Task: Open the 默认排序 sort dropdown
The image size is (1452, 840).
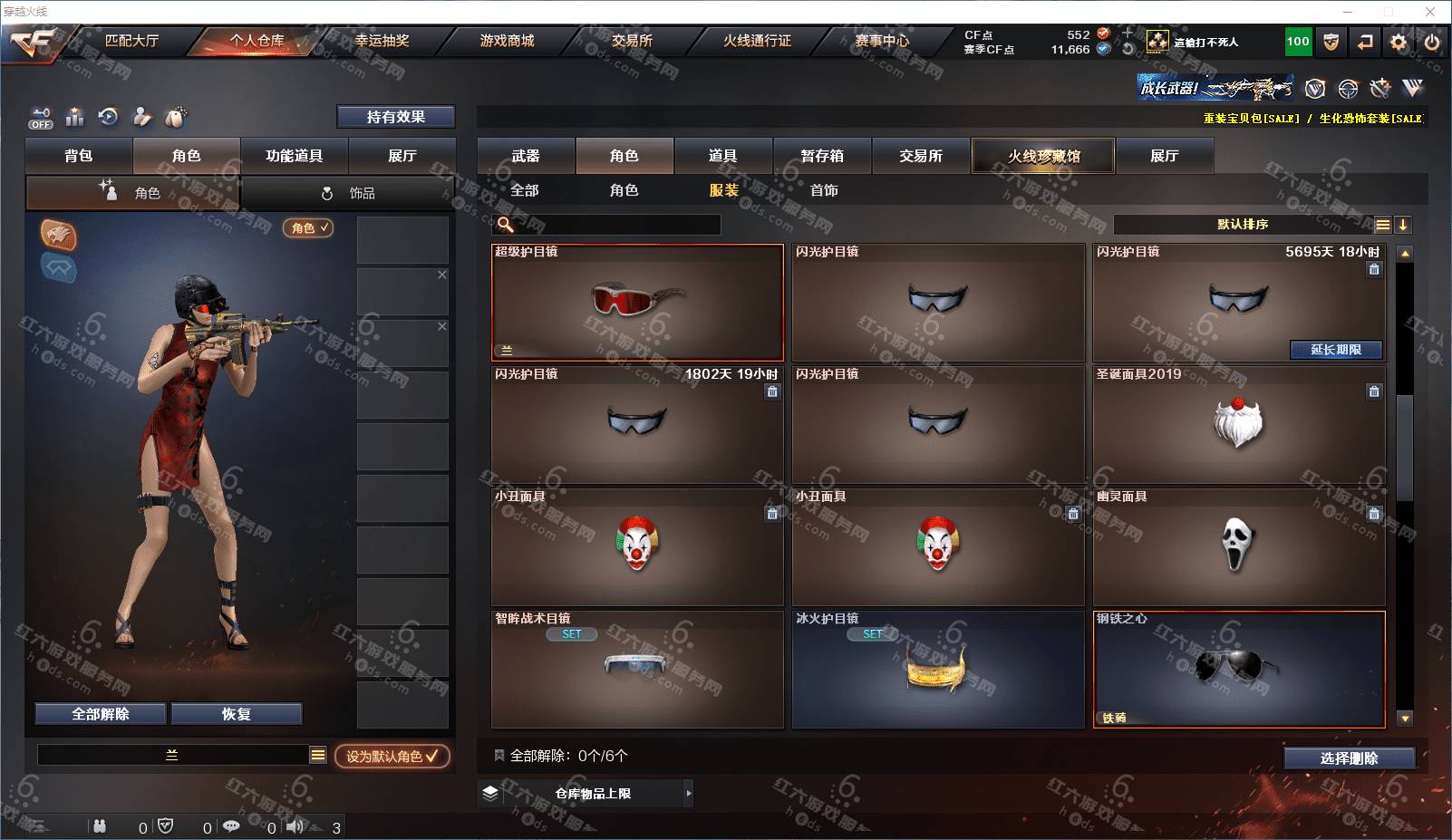Action: 1242,225
